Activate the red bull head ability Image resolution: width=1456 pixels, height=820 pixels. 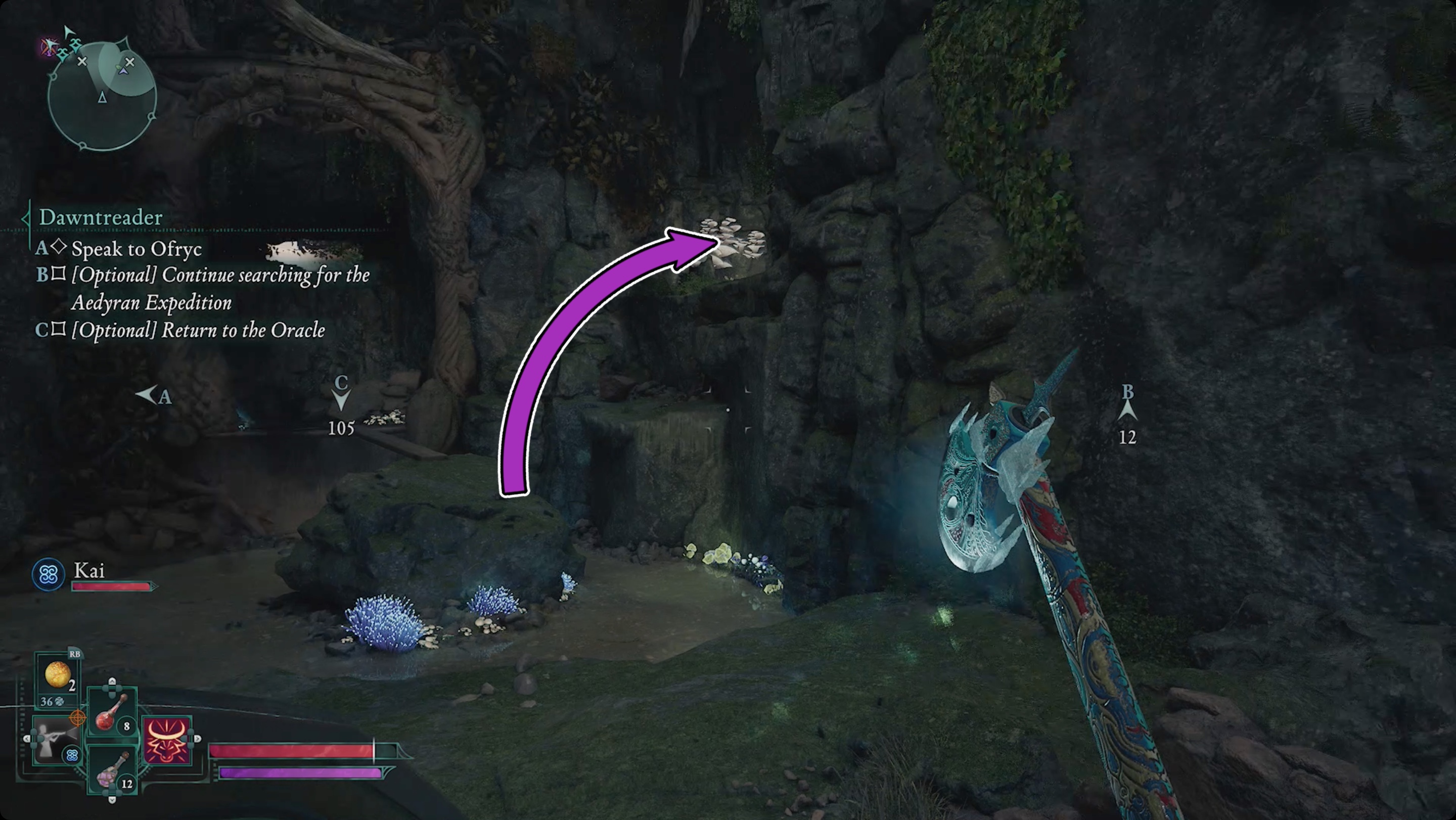point(167,740)
